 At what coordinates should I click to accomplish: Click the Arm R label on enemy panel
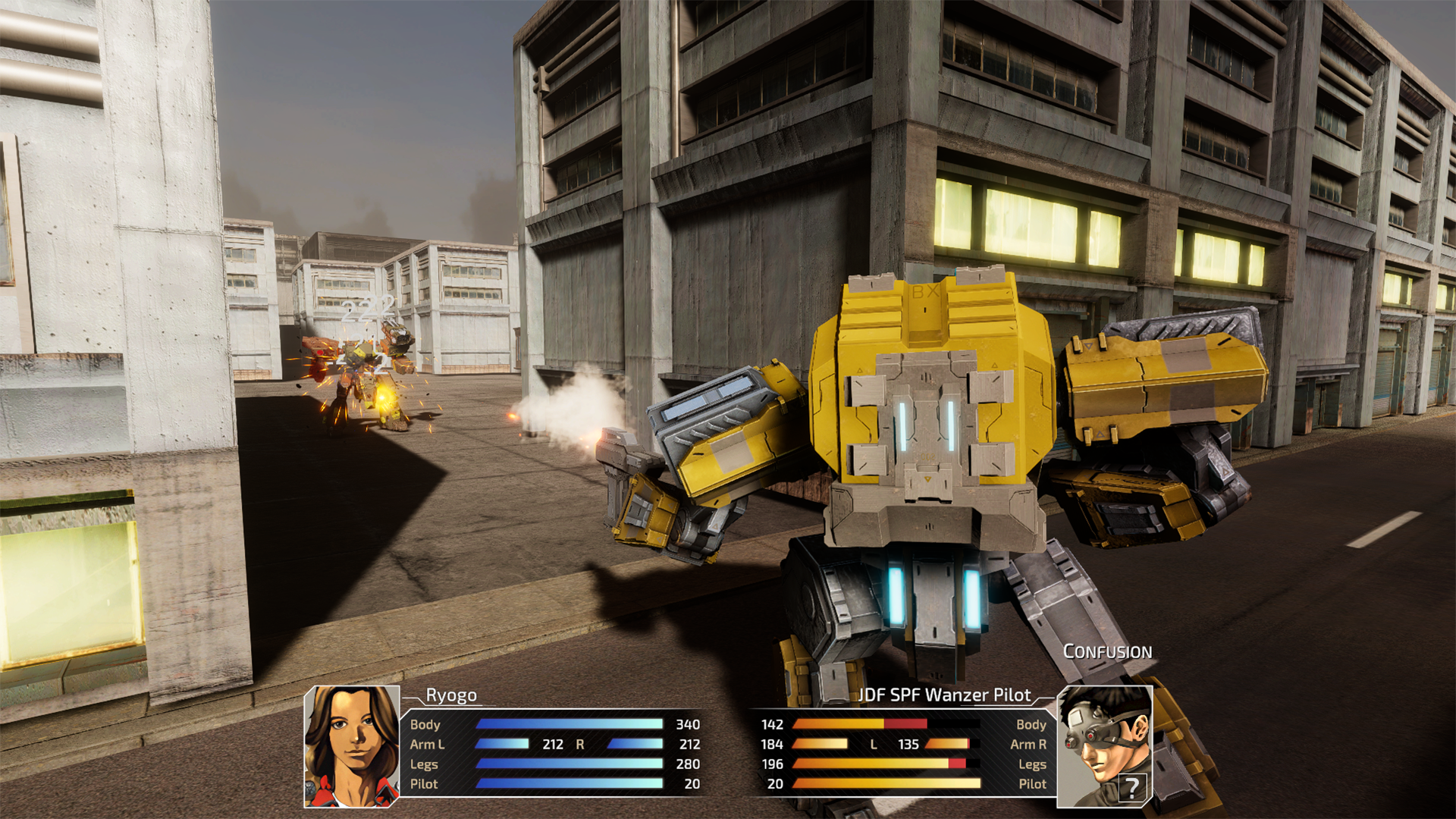click(1030, 744)
